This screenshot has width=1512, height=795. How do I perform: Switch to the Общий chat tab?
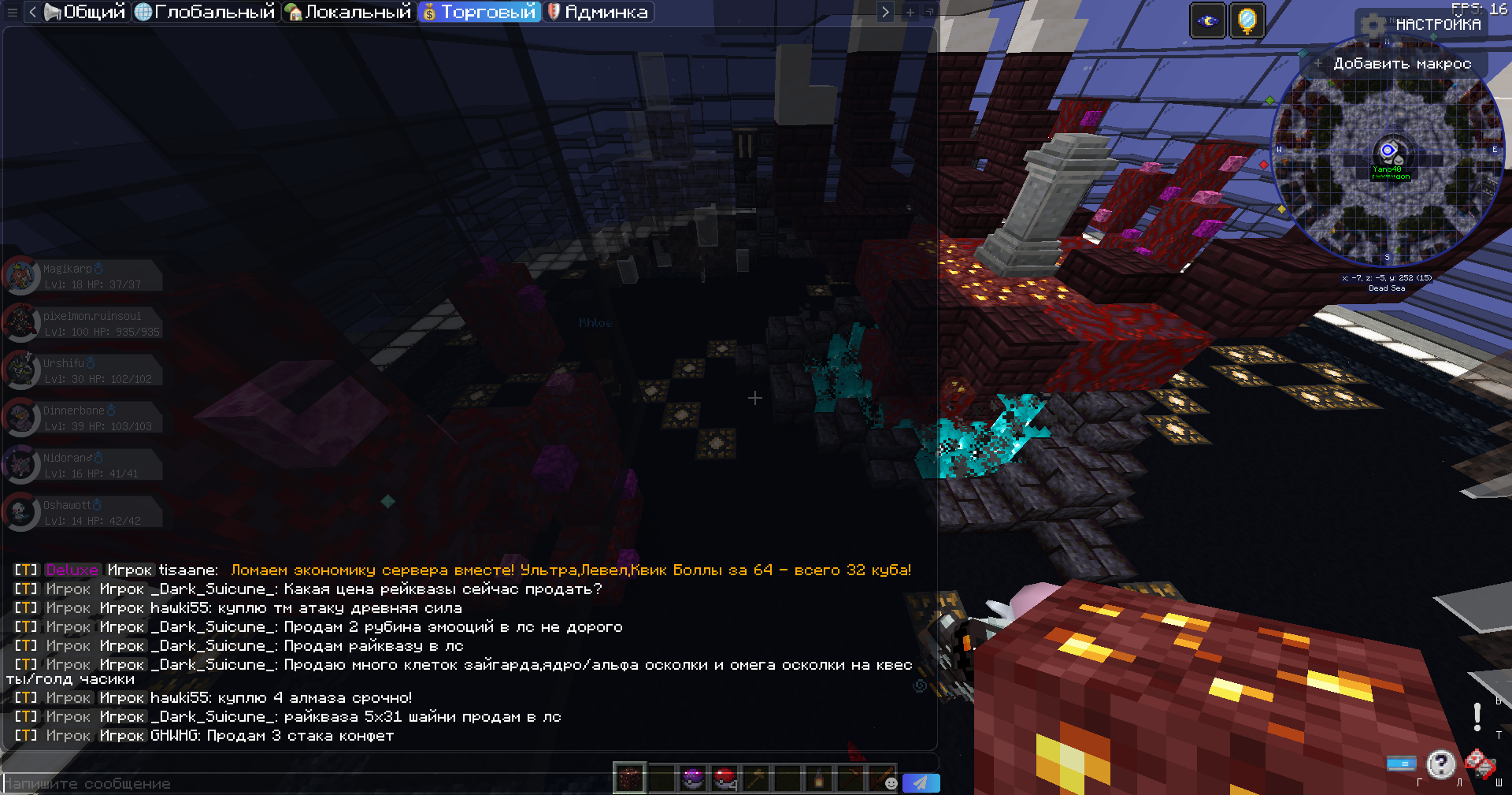[86, 12]
